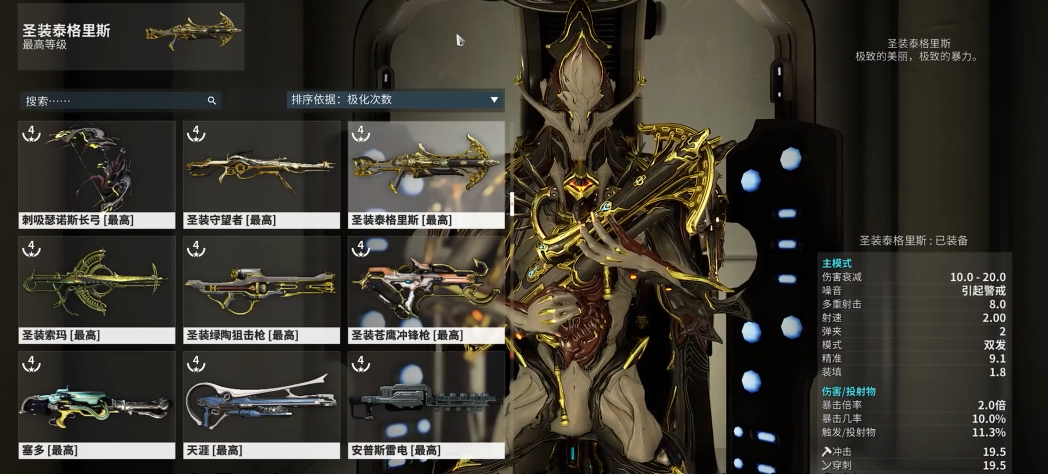
Task: Select the 安普斯雷电 weapon tile
Action: (426, 404)
